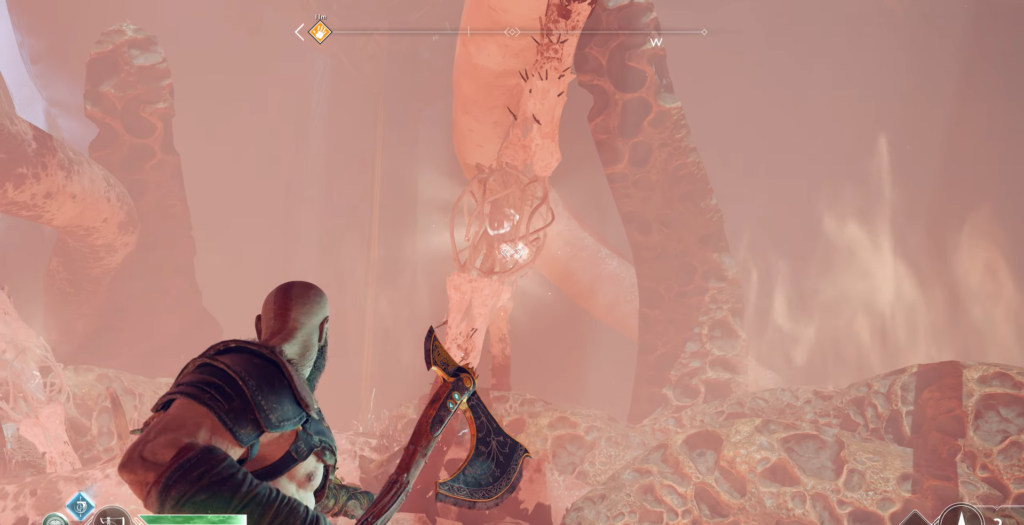The height and width of the screenshot is (525, 1024).
Task: Click the orange hand quest marker on compass
Action: [319, 32]
